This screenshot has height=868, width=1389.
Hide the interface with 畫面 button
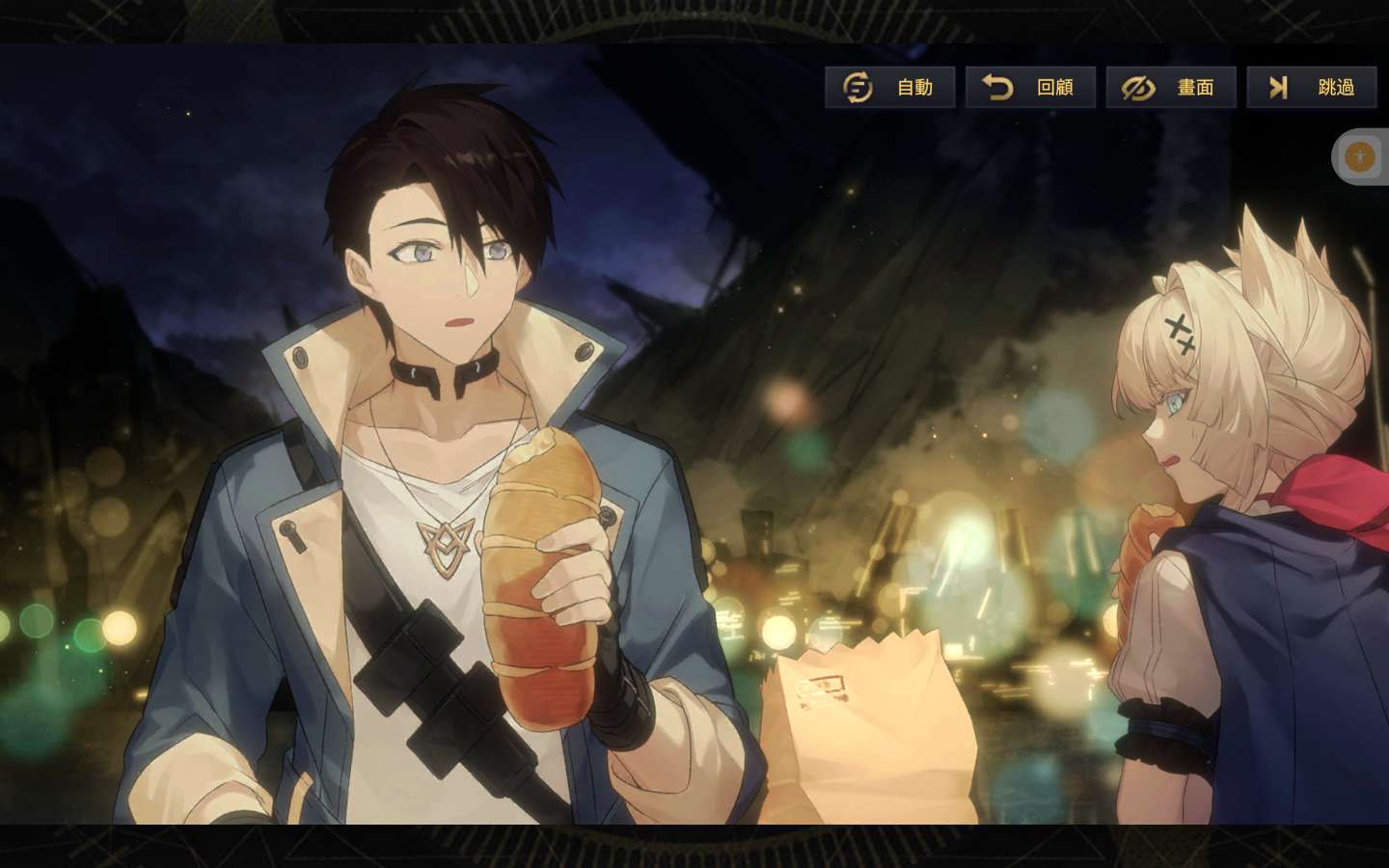point(1170,88)
